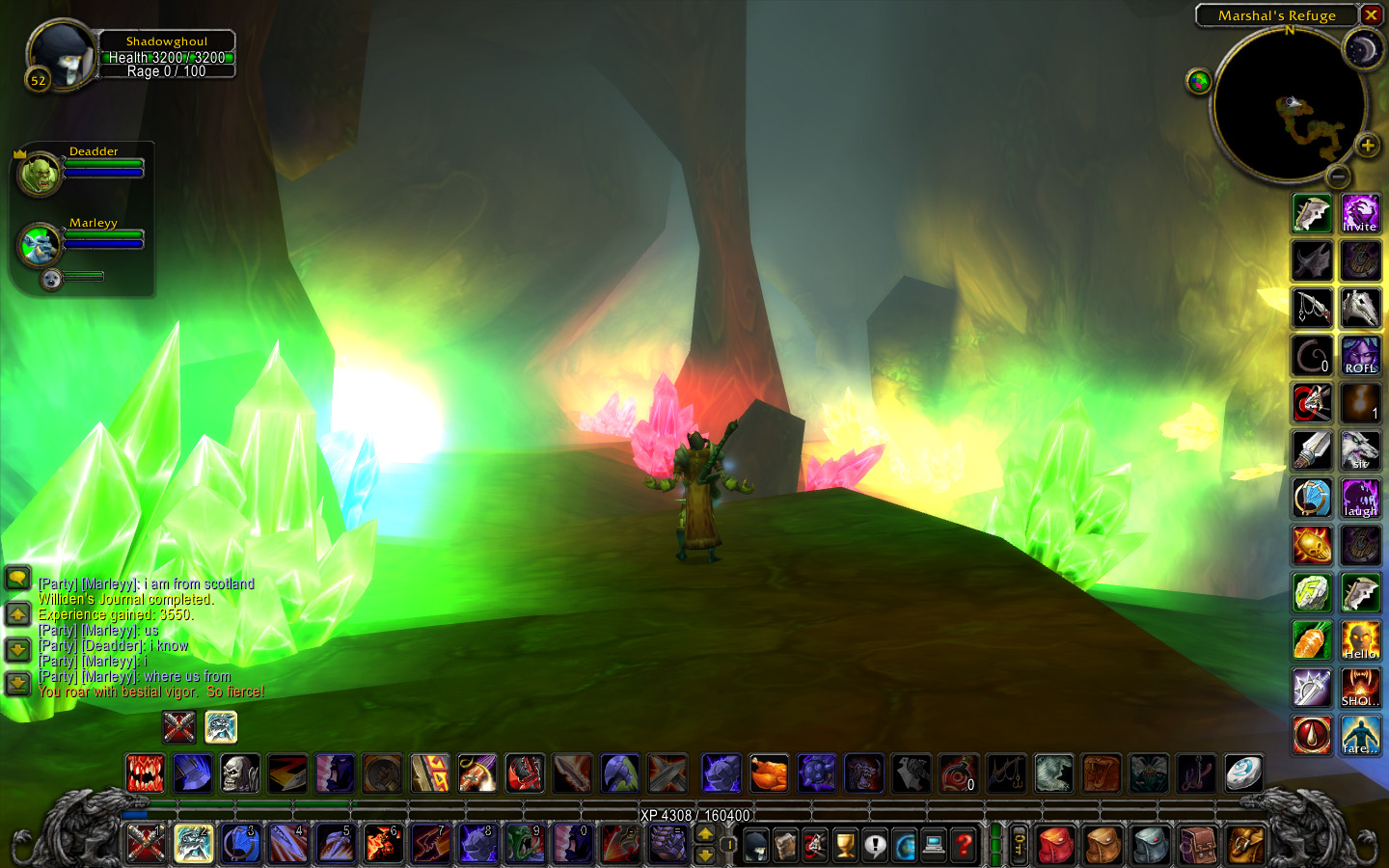This screenshot has width=1389, height=868.
Task: Open the red question mark help menu
Action: point(963,846)
